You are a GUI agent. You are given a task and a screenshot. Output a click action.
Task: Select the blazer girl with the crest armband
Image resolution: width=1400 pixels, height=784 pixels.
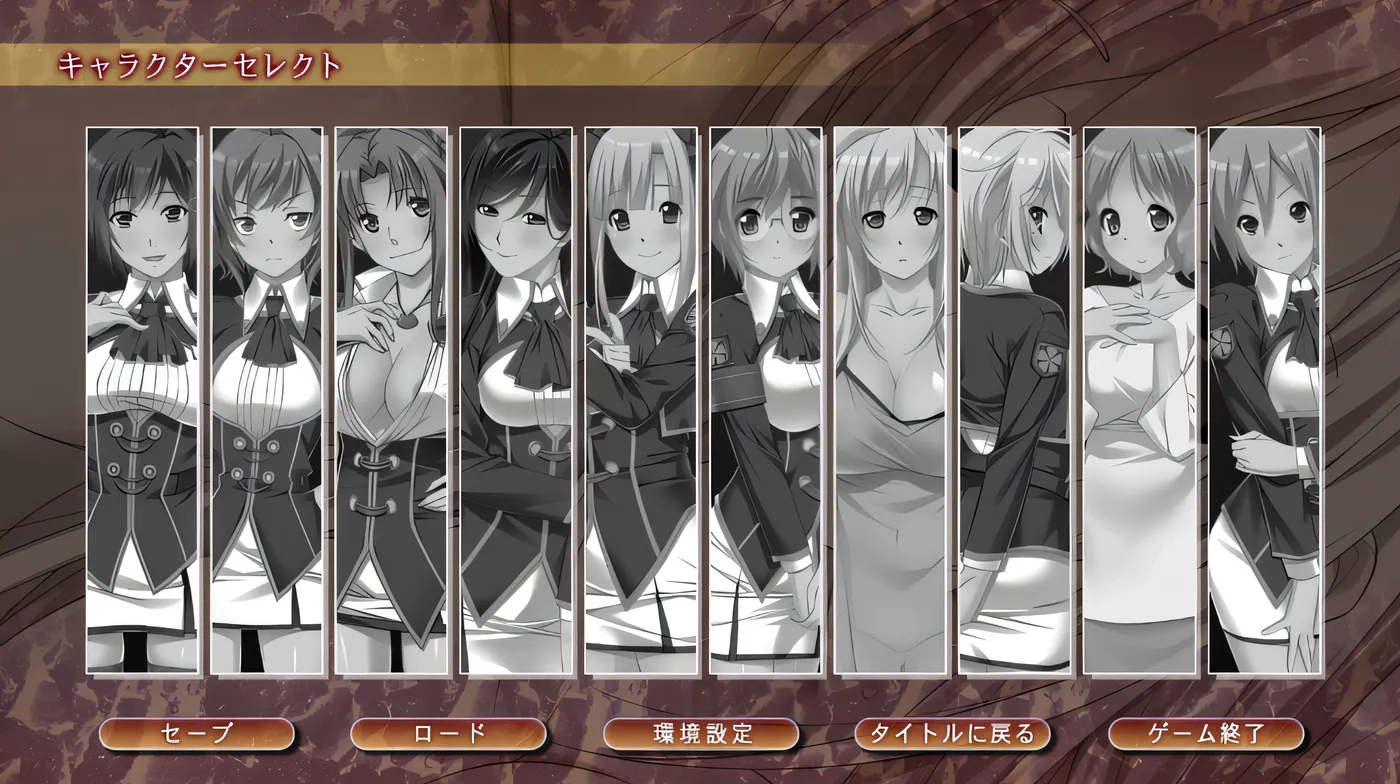point(1265,400)
